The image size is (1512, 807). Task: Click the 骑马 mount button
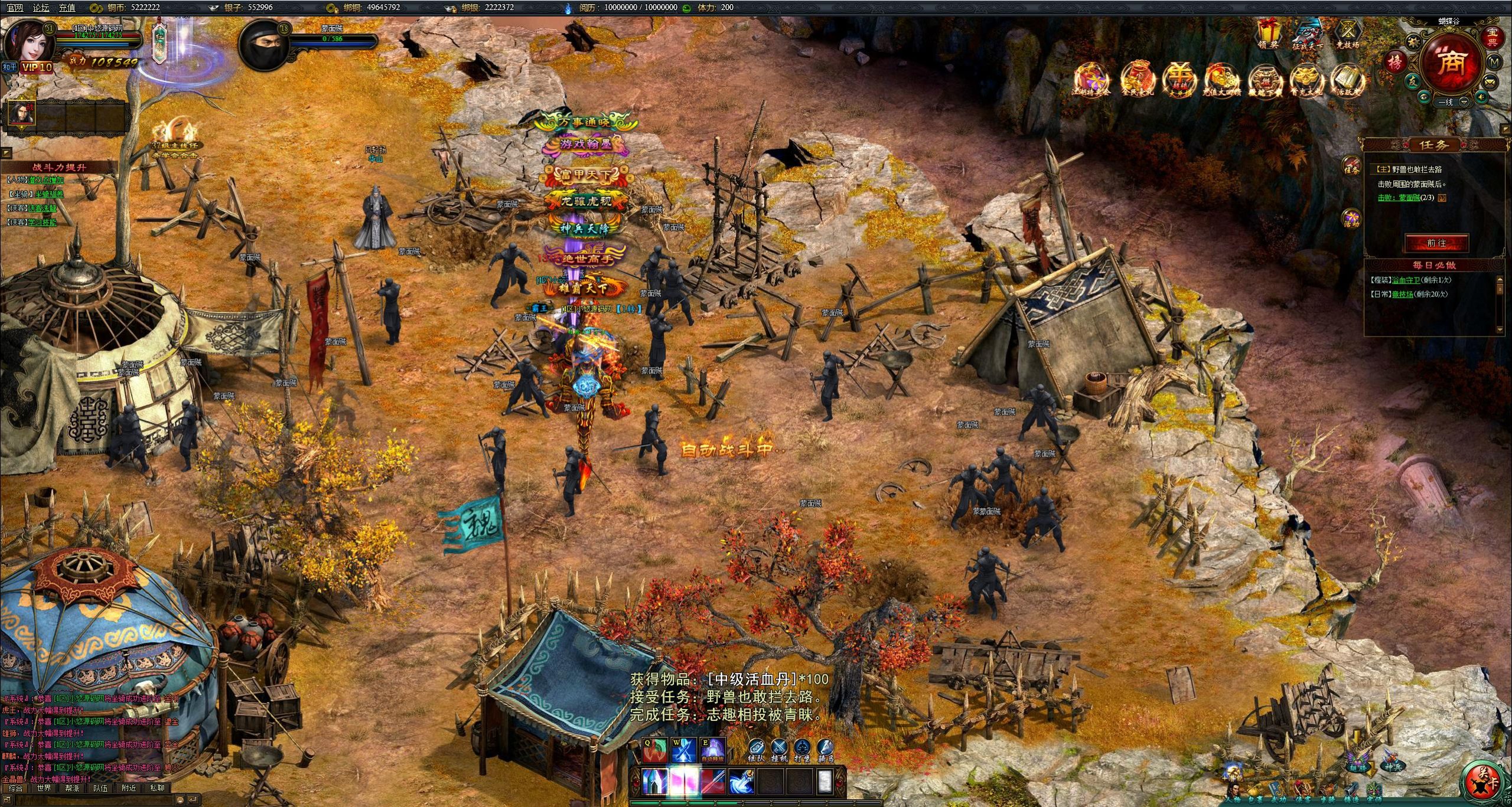(825, 750)
